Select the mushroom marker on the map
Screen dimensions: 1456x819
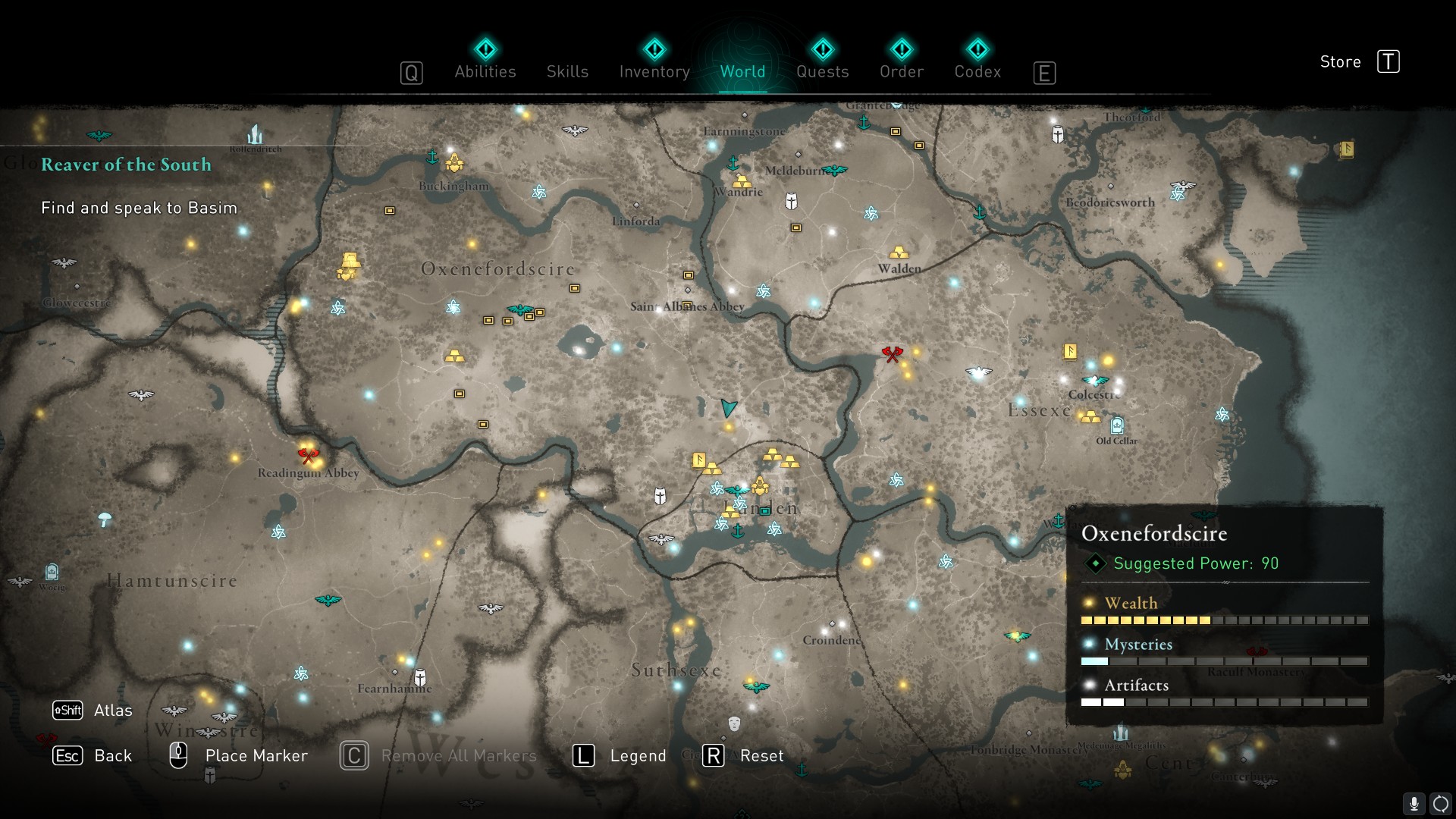pos(105,519)
